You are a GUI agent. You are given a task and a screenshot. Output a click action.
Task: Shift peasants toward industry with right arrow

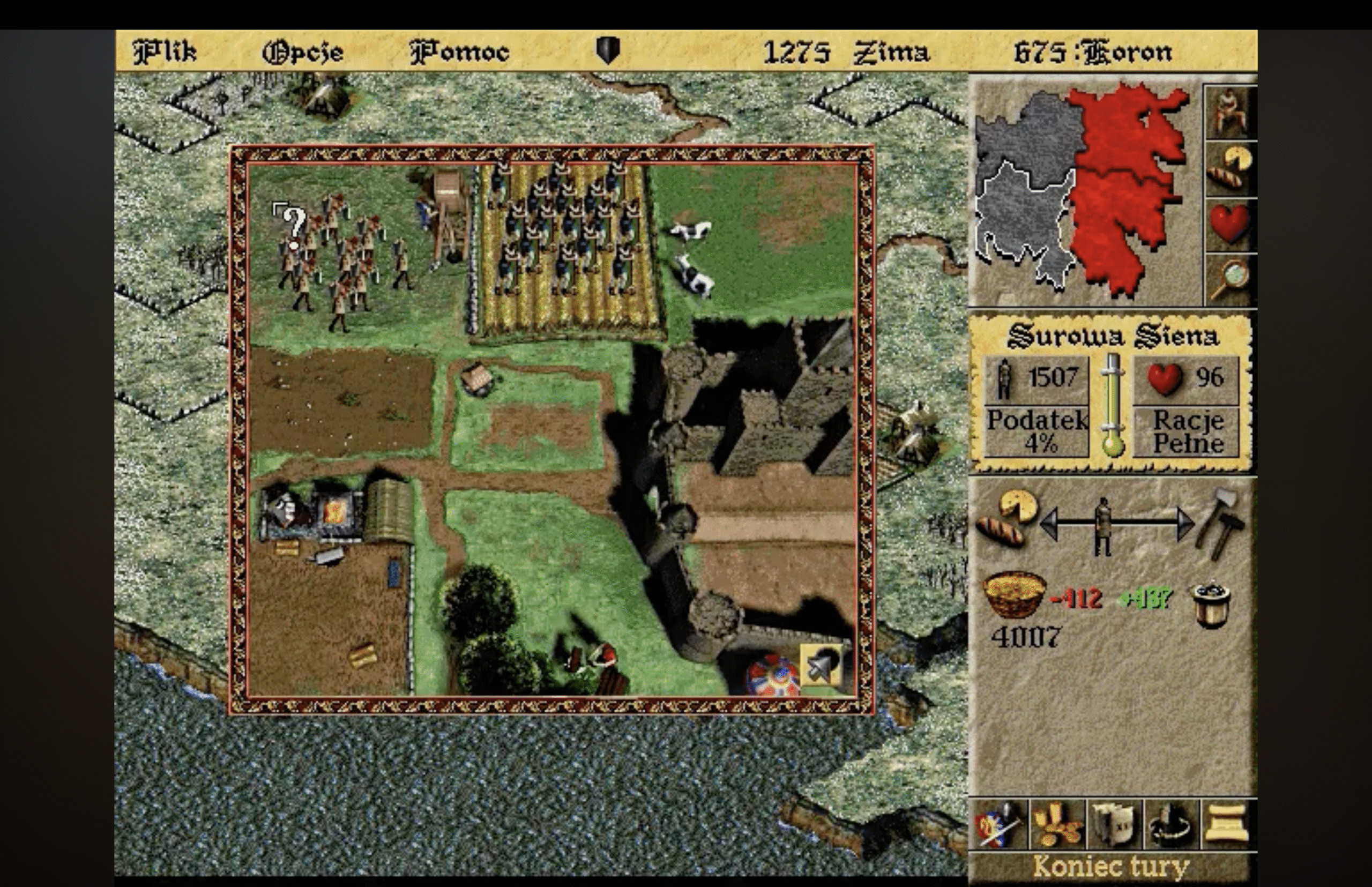click(x=1184, y=524)
